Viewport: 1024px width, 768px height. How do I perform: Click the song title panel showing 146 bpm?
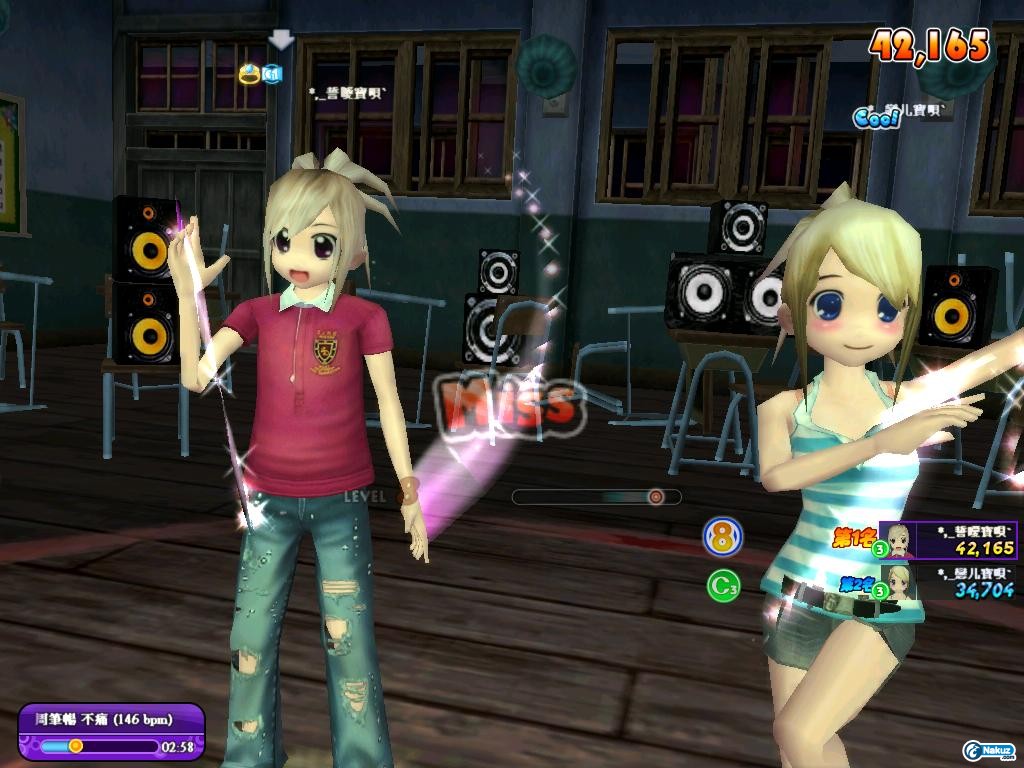(x=110, y=719)
